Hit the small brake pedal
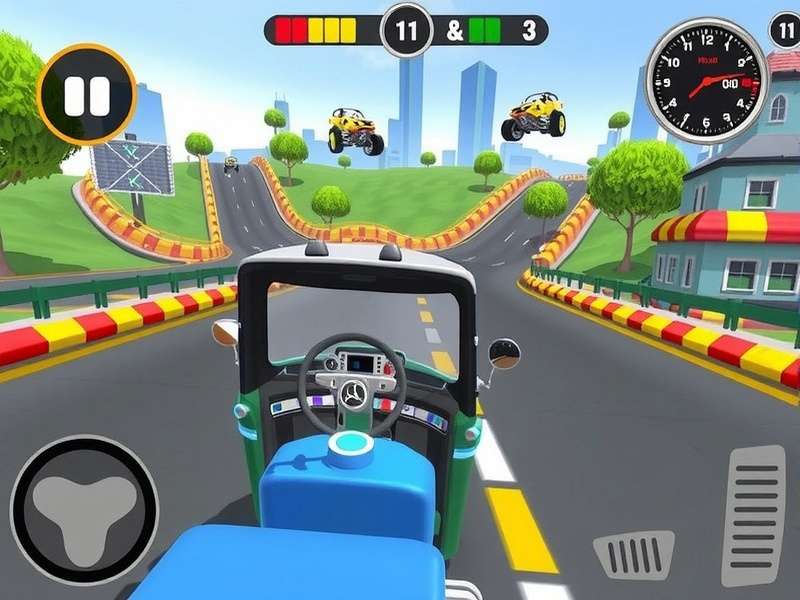 click(634, 555)
